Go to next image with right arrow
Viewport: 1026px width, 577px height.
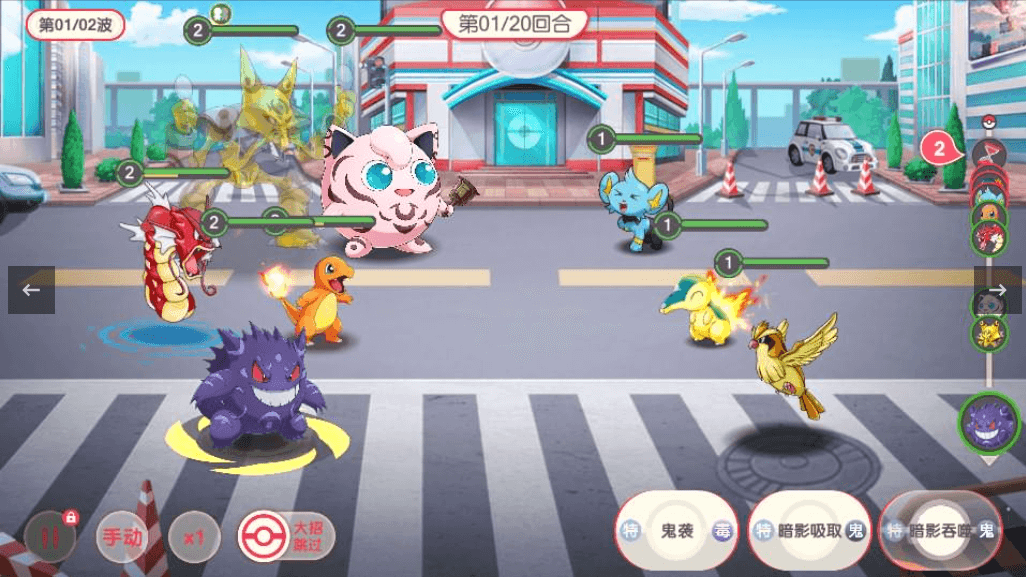(x=997, y=290)
